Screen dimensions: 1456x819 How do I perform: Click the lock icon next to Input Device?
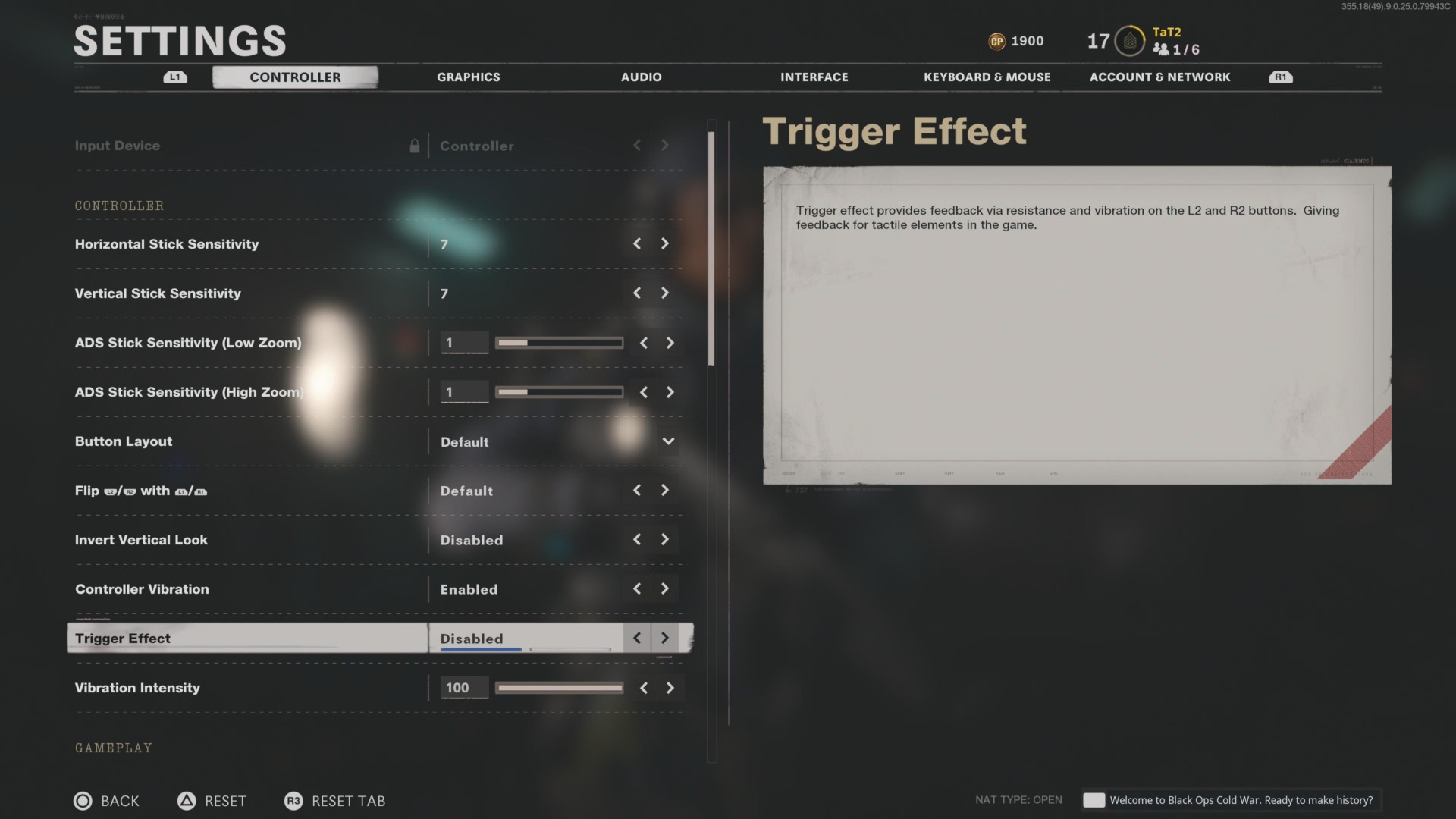pos(416,146)
